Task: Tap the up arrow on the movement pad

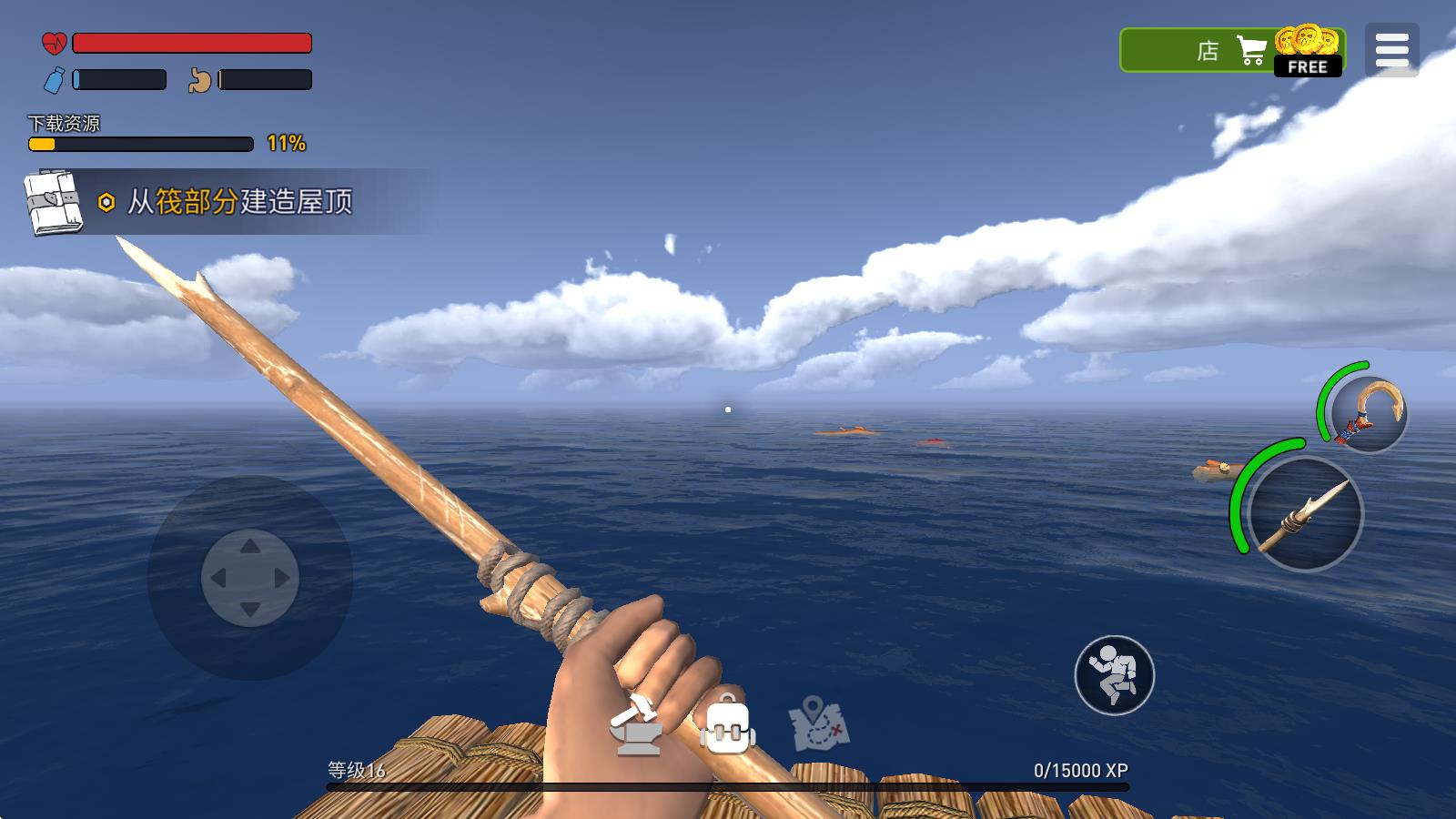Action: [x=250, y=546]
